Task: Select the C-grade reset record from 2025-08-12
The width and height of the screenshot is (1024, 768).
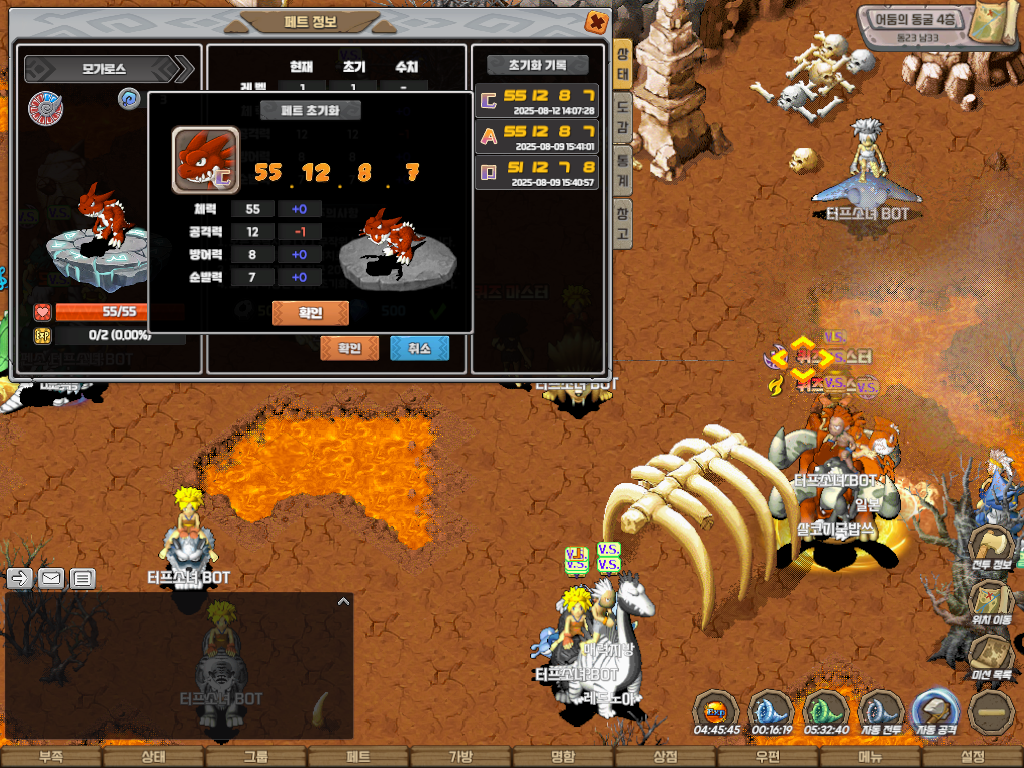Action: point(538,101)
